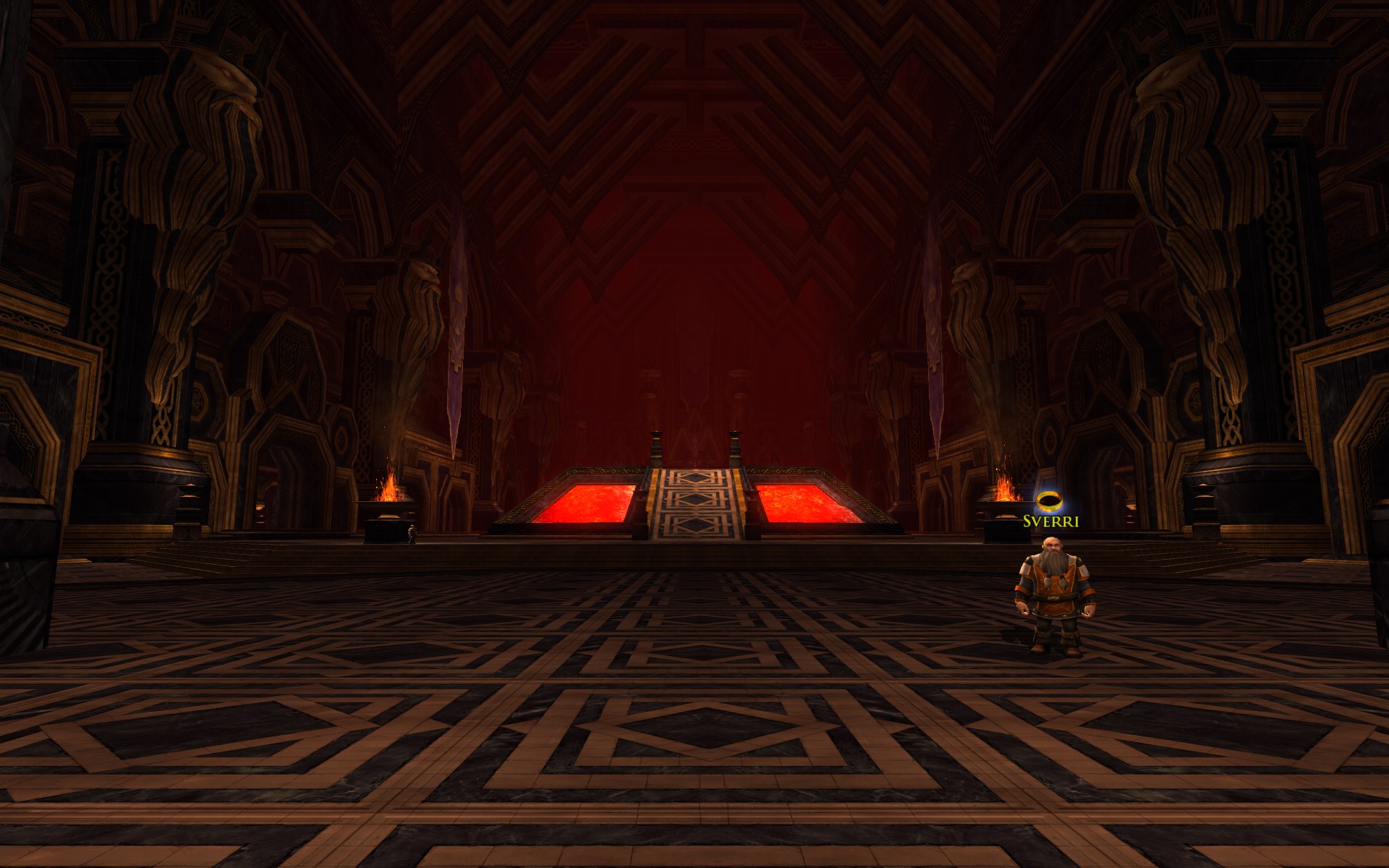Select the Sverri floating nameplate

[x=1050, y=521]
